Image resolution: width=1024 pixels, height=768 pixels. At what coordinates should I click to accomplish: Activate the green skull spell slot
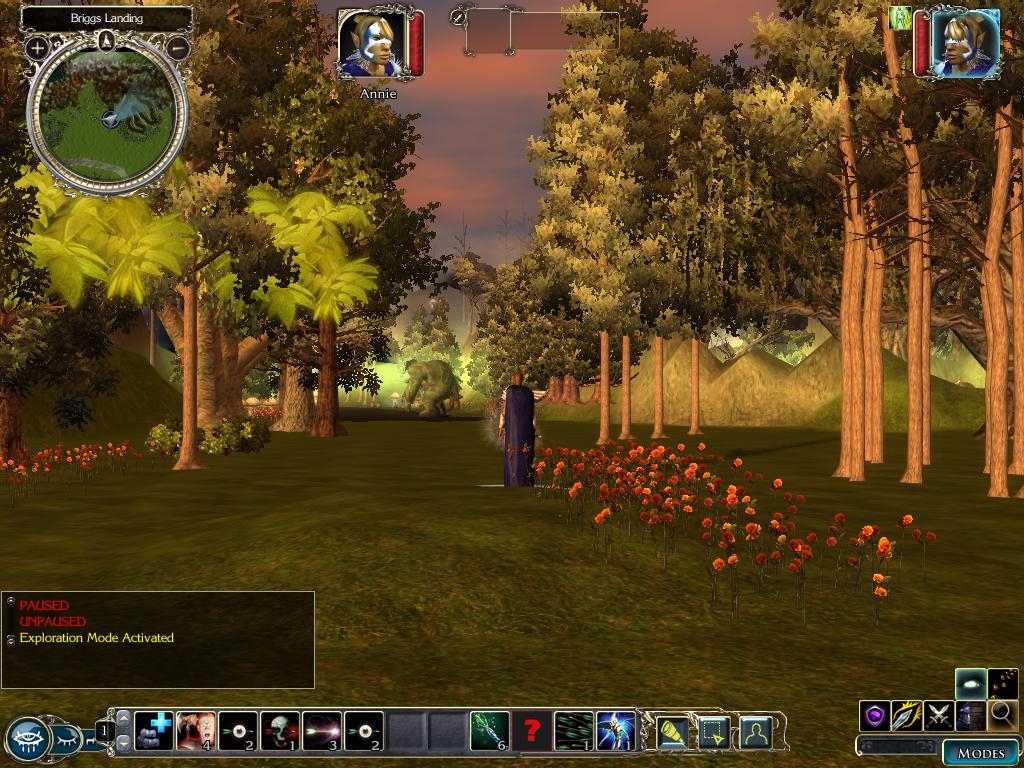pyautogui.click(x=280, y=731)
